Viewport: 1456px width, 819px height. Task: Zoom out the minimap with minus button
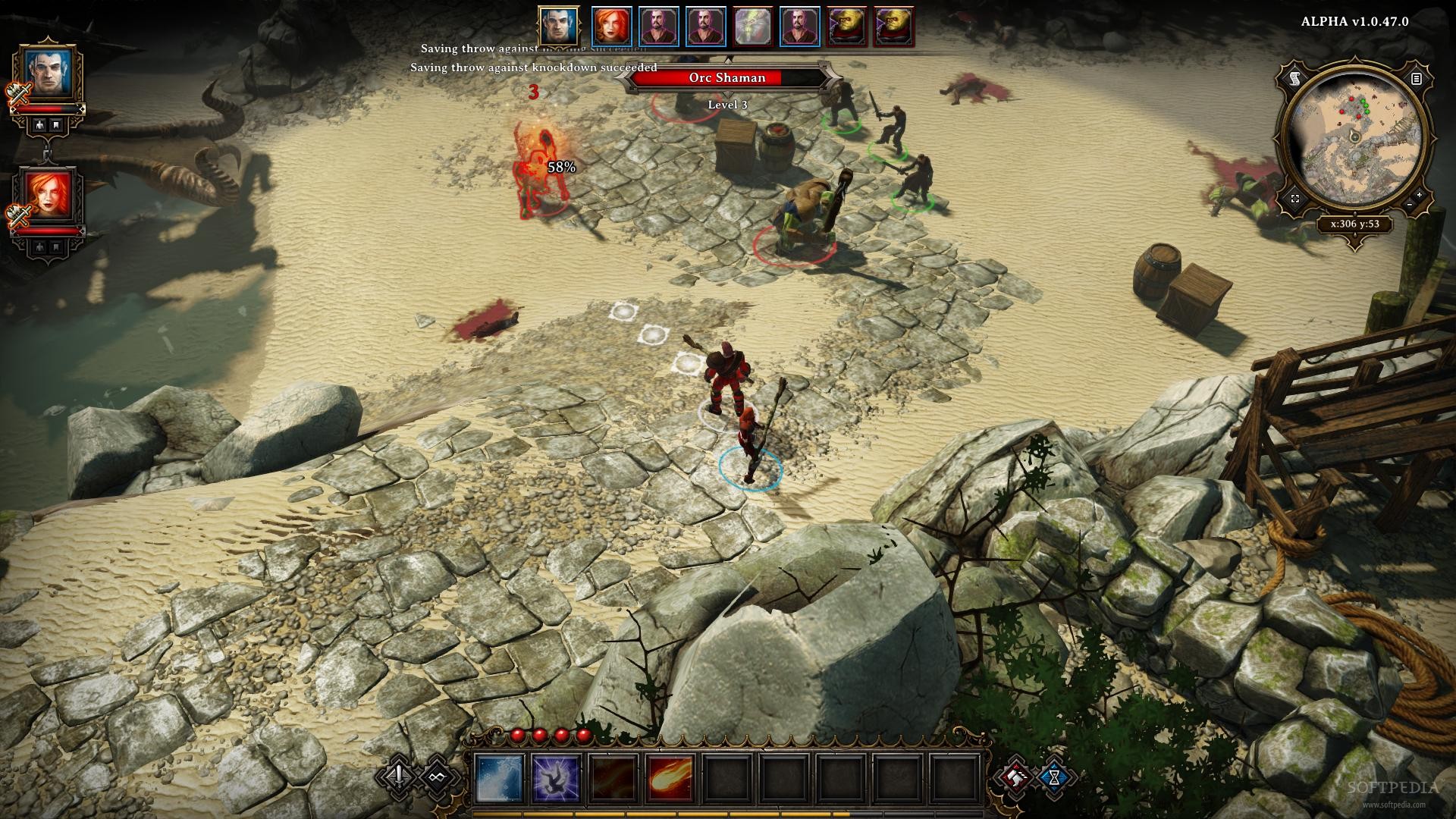(x=1408, y=205)
